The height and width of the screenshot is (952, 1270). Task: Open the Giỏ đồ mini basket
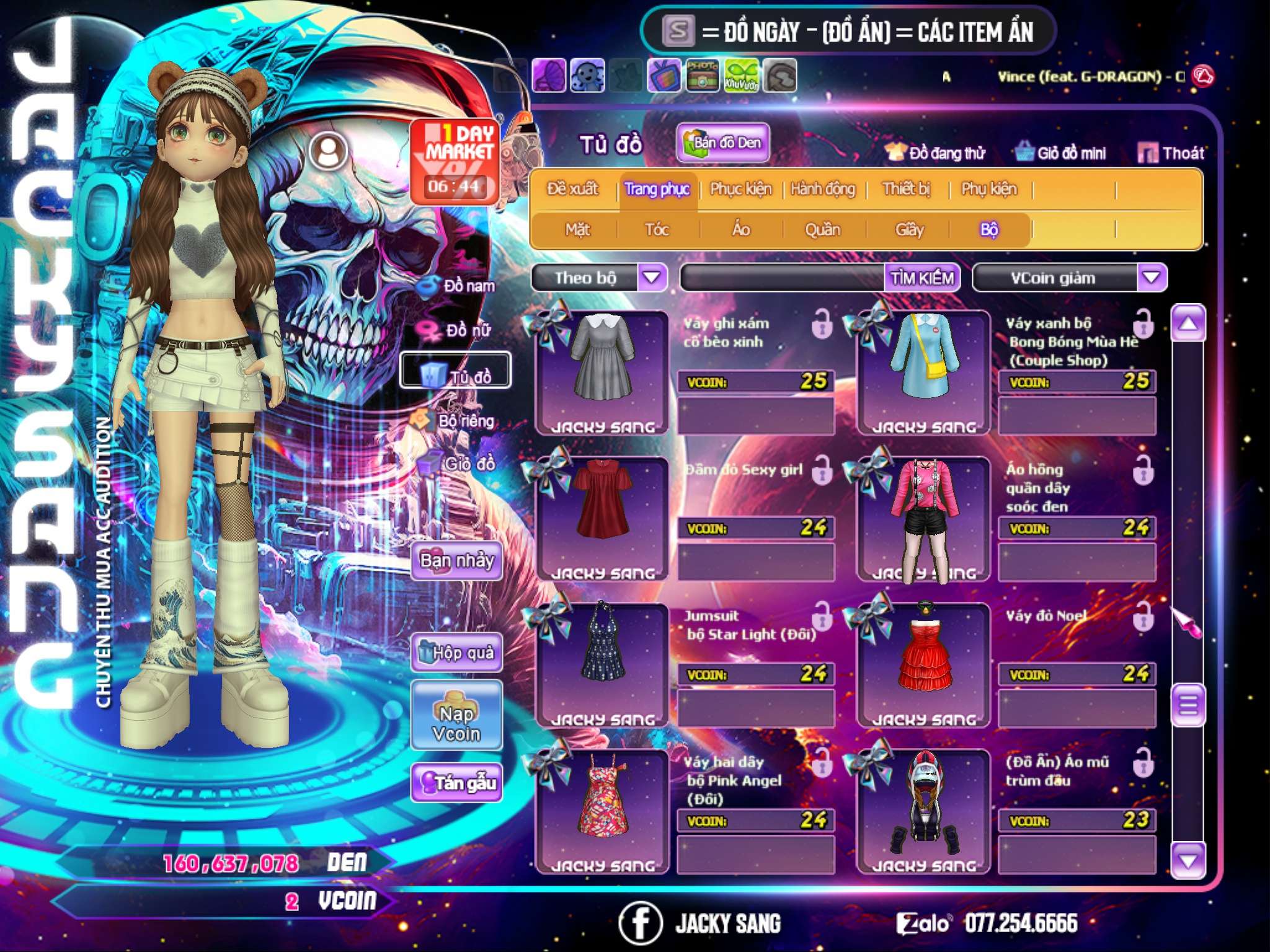click(x=1061, y=153)
